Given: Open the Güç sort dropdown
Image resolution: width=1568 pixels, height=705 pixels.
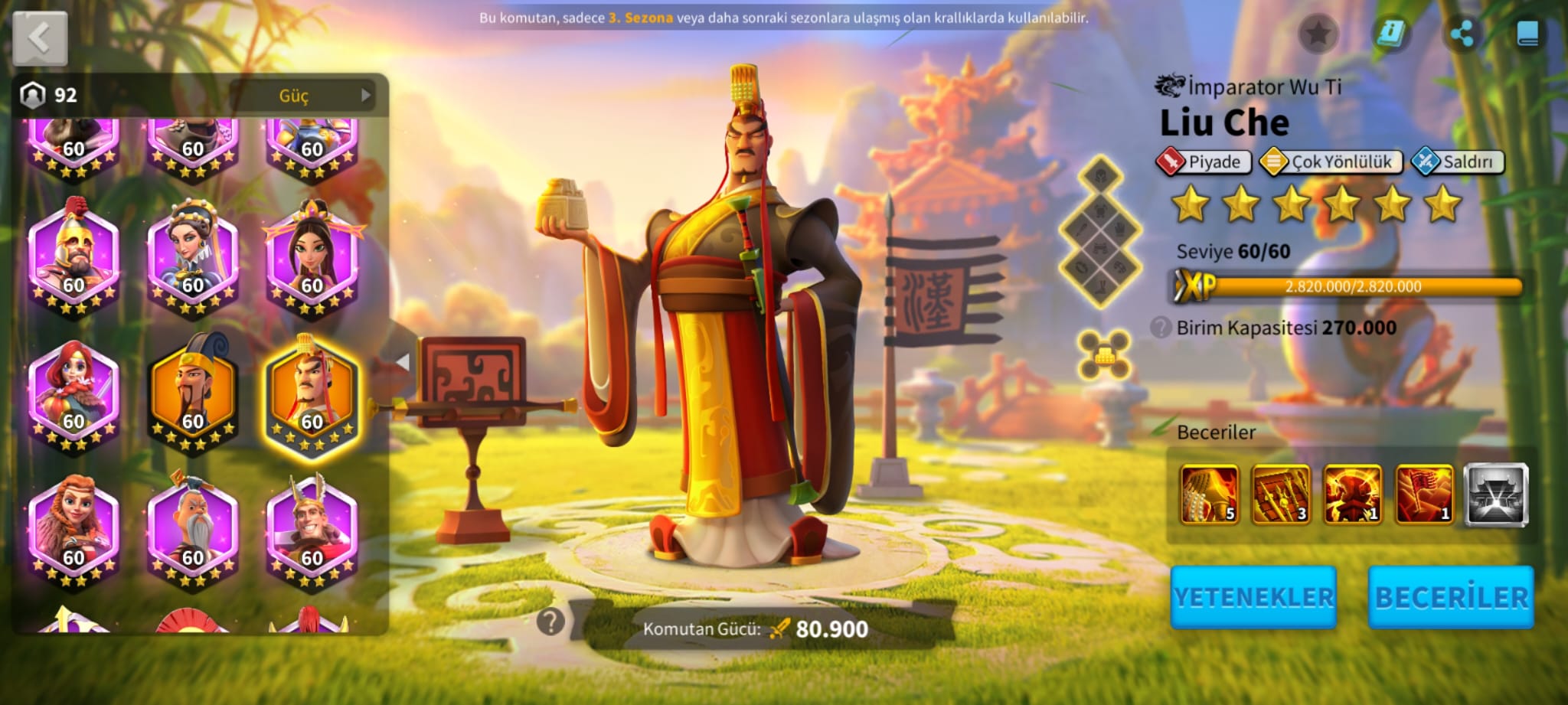Looking at the screenshot, I should click(x=302, y=96).
